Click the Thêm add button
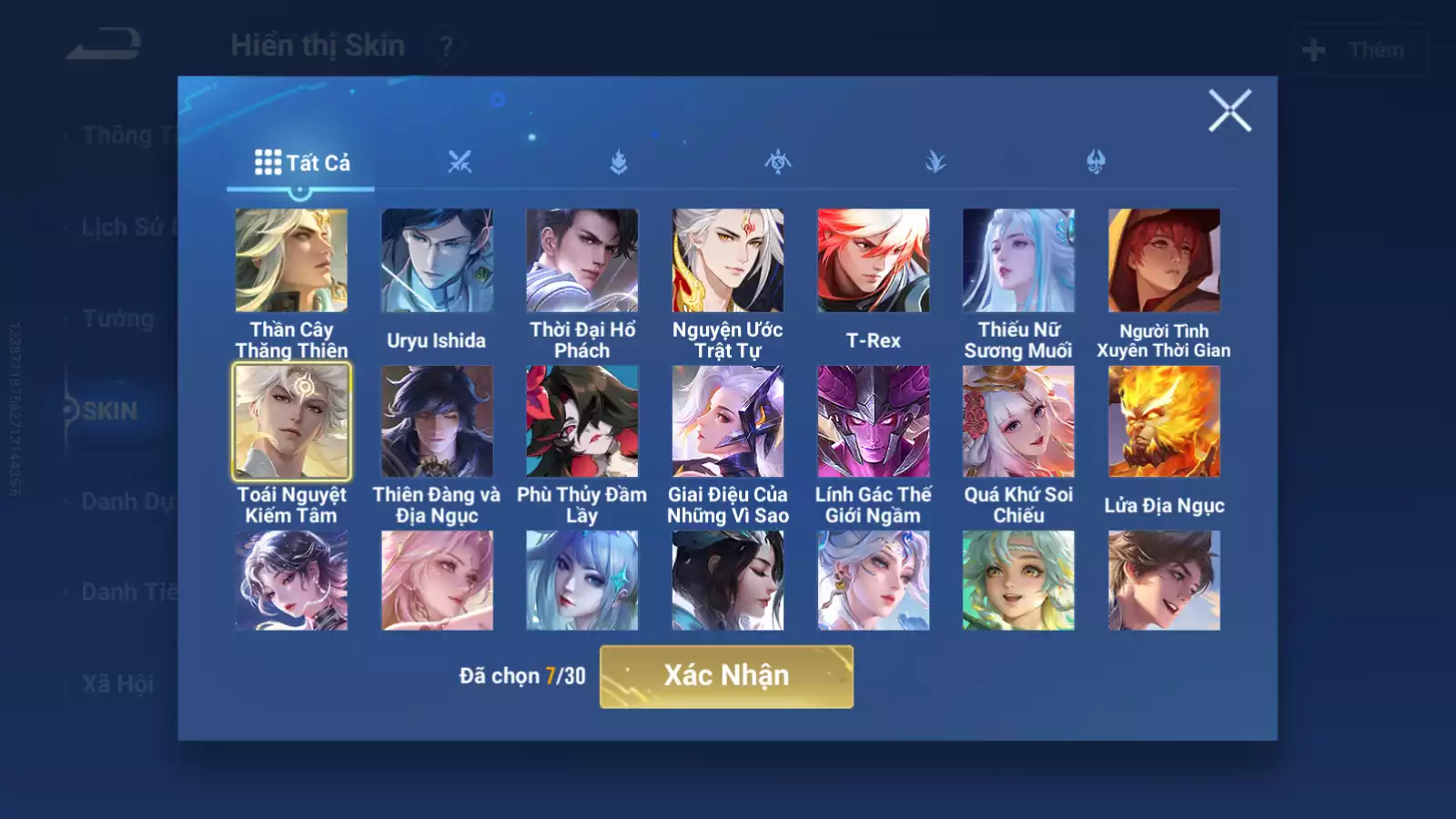 (x=1360, y=50)
